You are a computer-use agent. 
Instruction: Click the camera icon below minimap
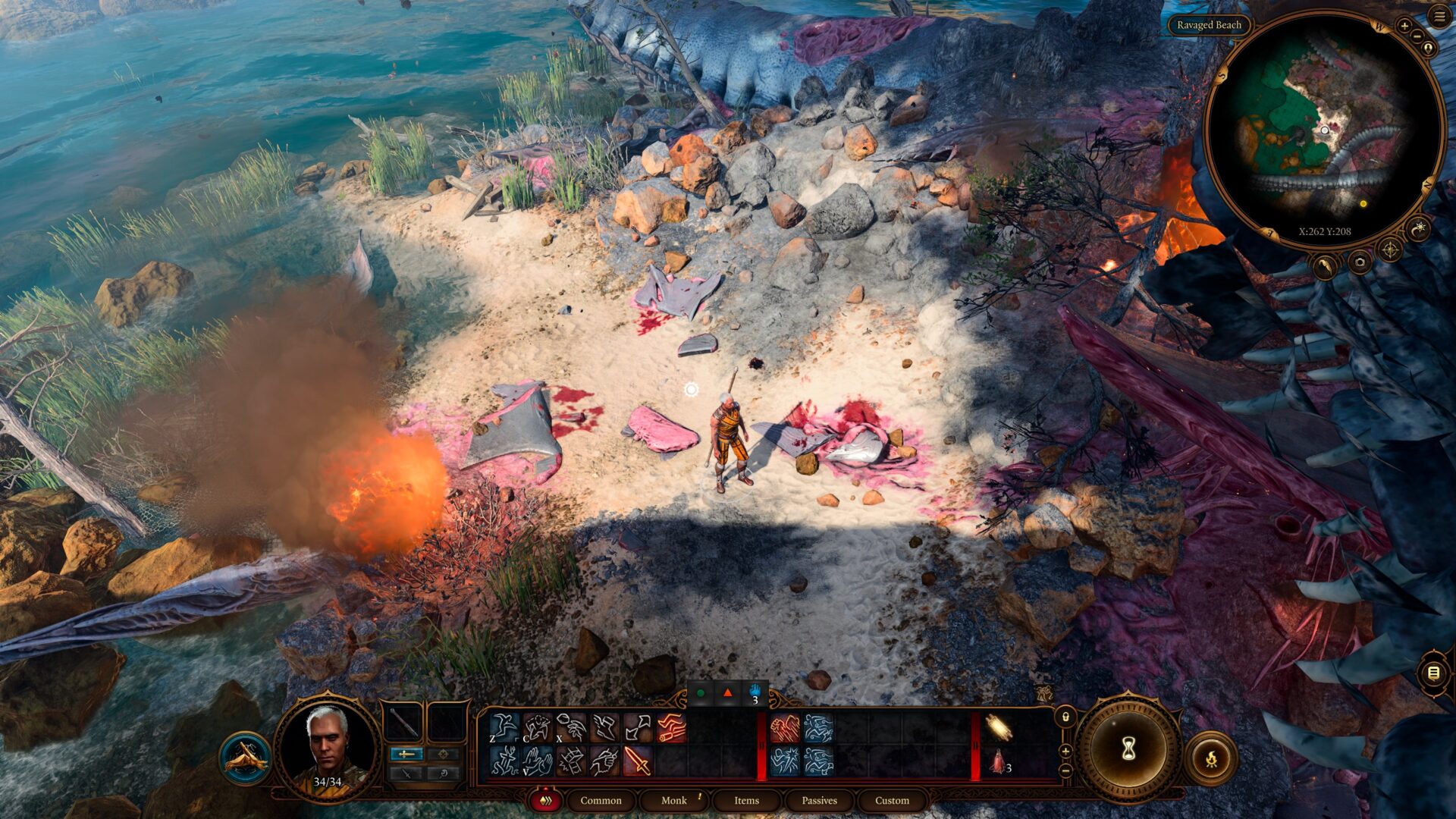coord(1359,263)
